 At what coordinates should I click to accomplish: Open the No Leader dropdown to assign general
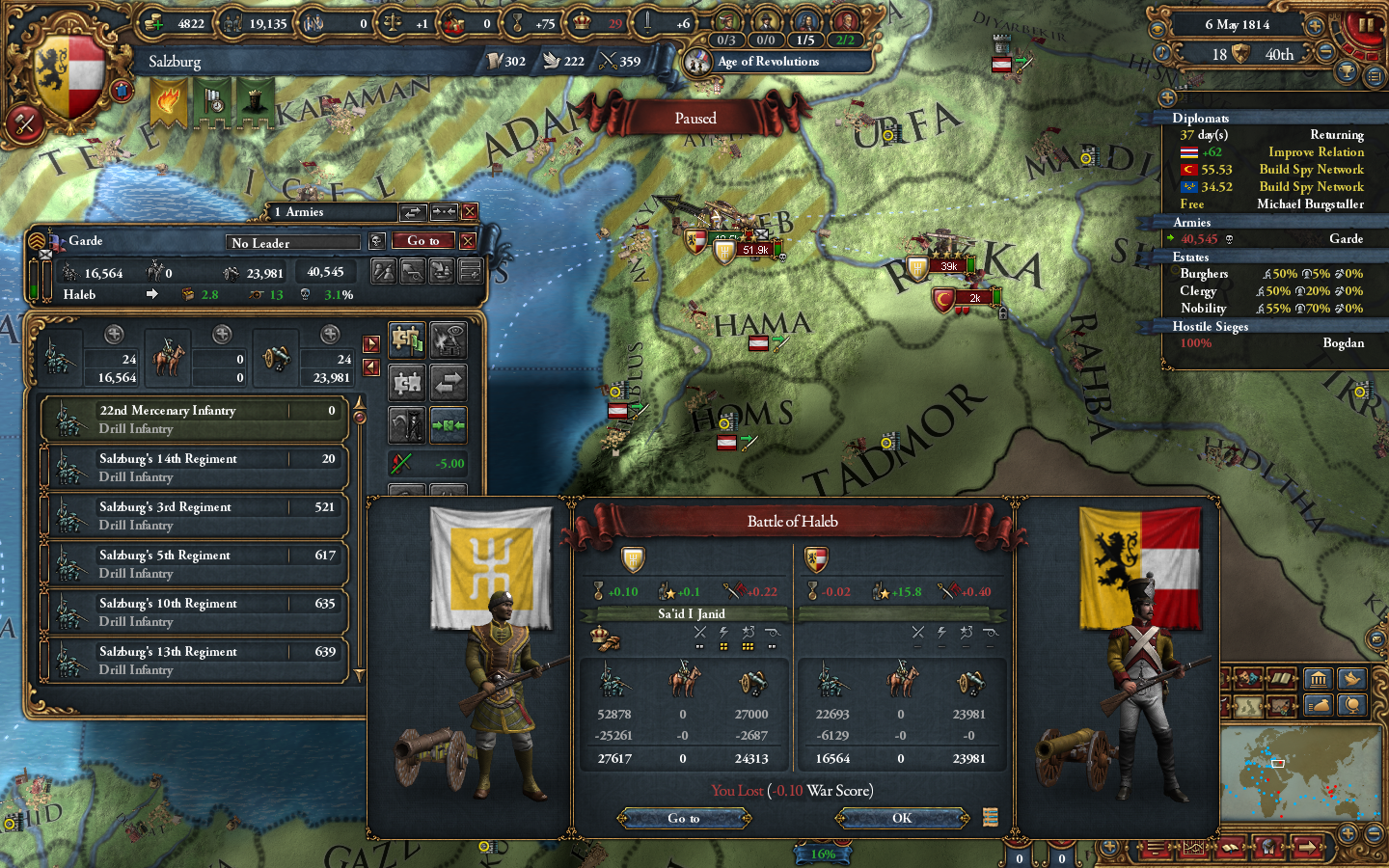click(x=292, y=242)
